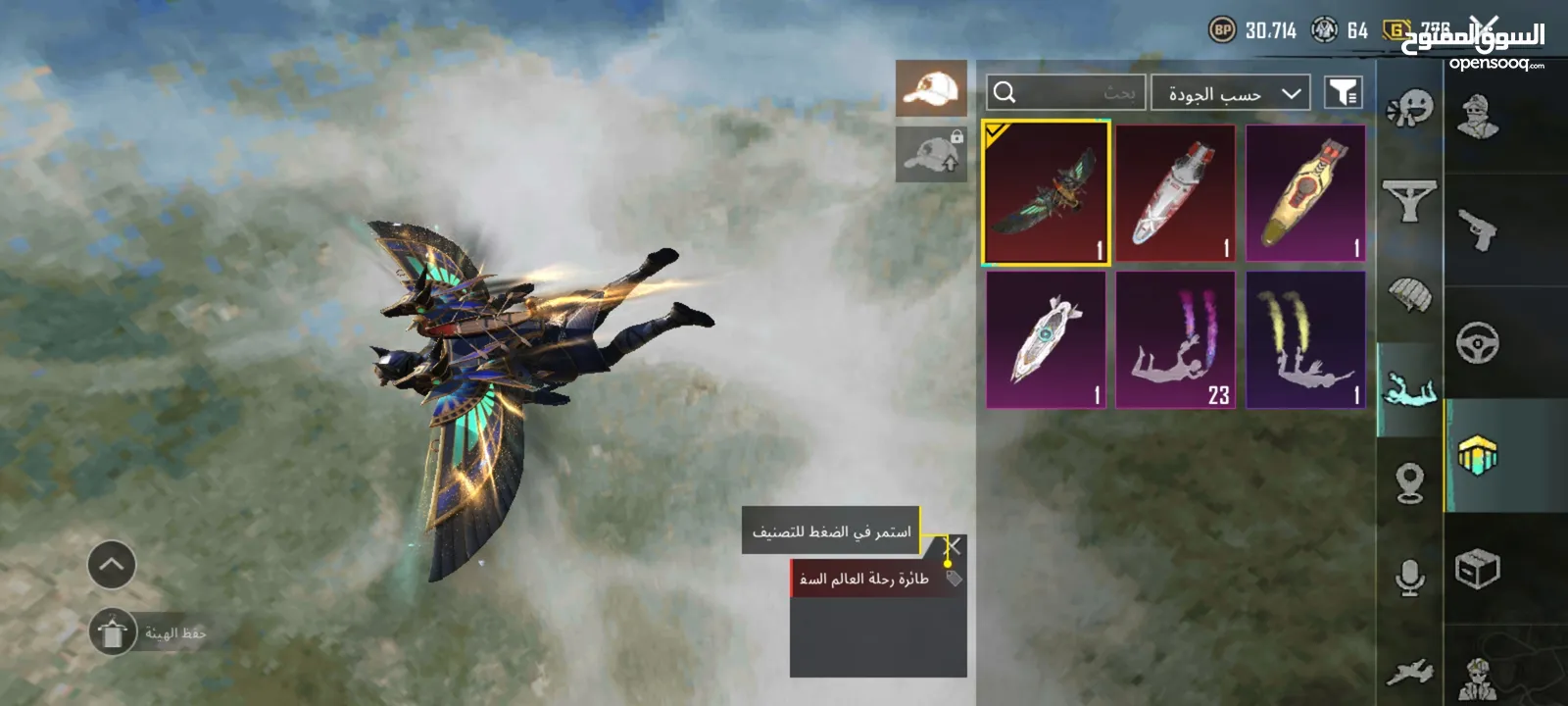
Task: Open the steering wheel vehicles section
Action: pyautogui.click(x=1478, y=343)
